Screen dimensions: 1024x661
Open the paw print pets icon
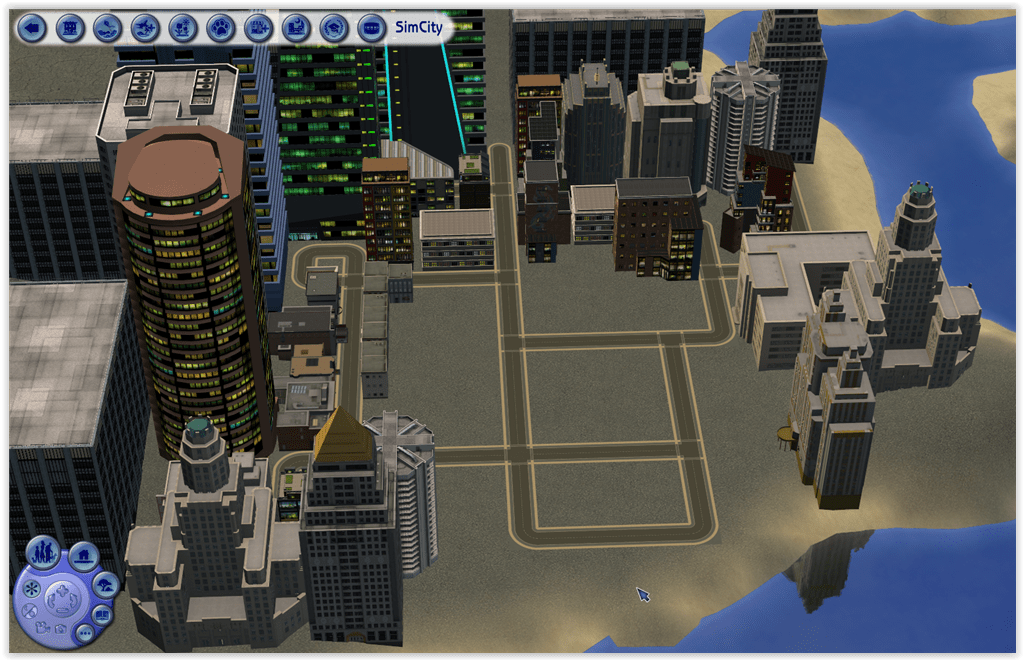pos(220,27)
